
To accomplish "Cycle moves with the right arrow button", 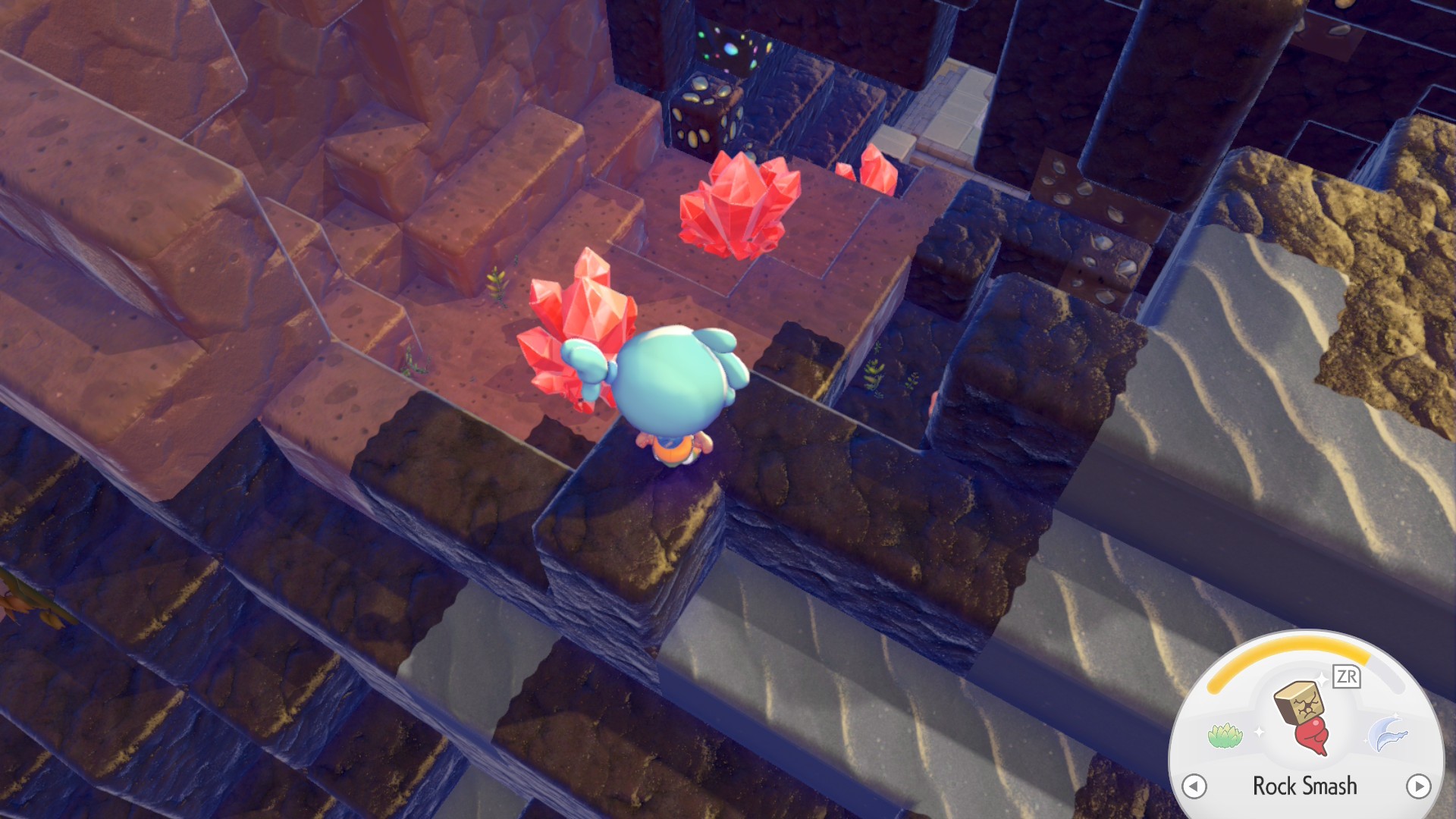I will 1418,786.
